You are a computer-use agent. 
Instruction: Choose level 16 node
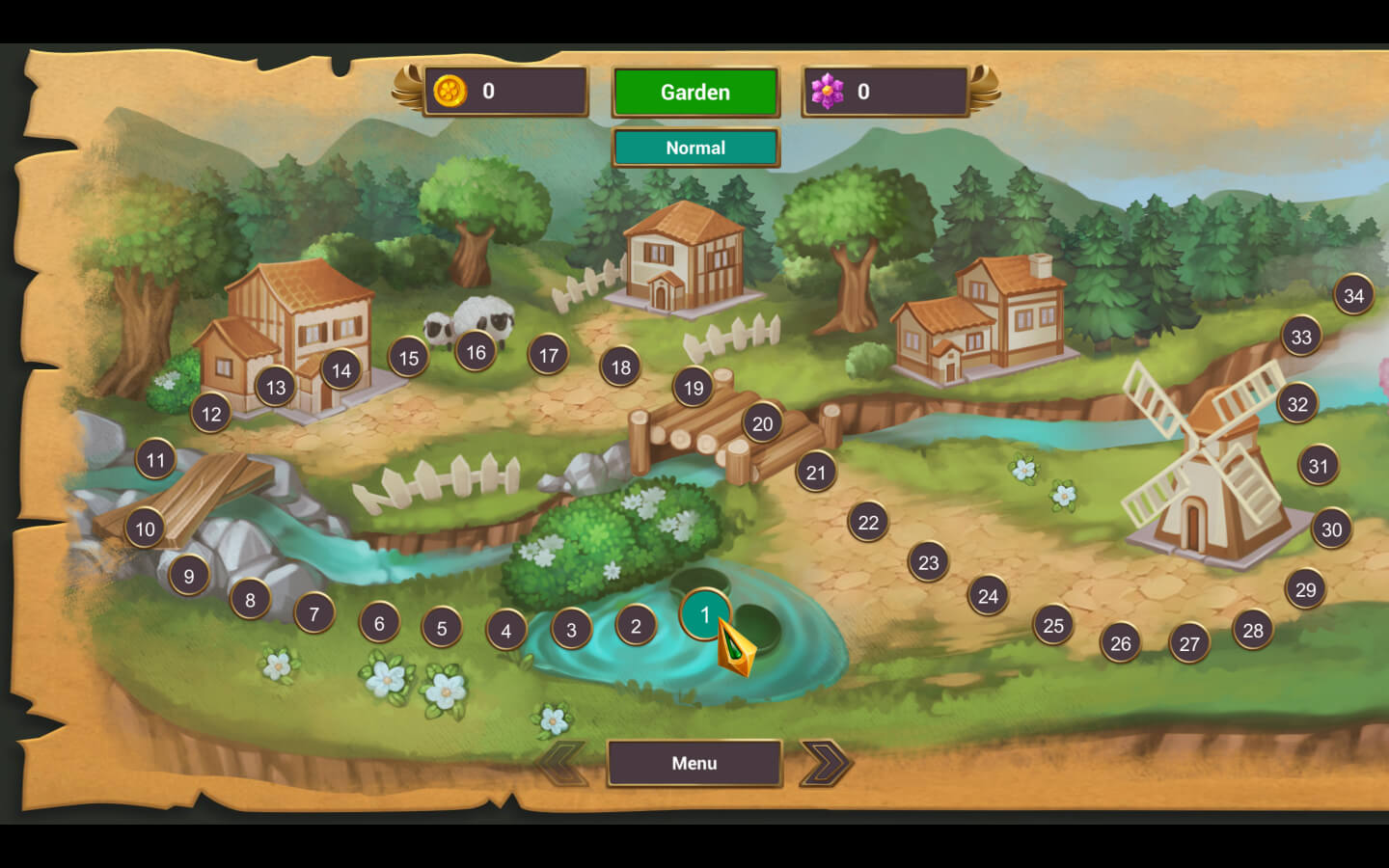(476, 352)
